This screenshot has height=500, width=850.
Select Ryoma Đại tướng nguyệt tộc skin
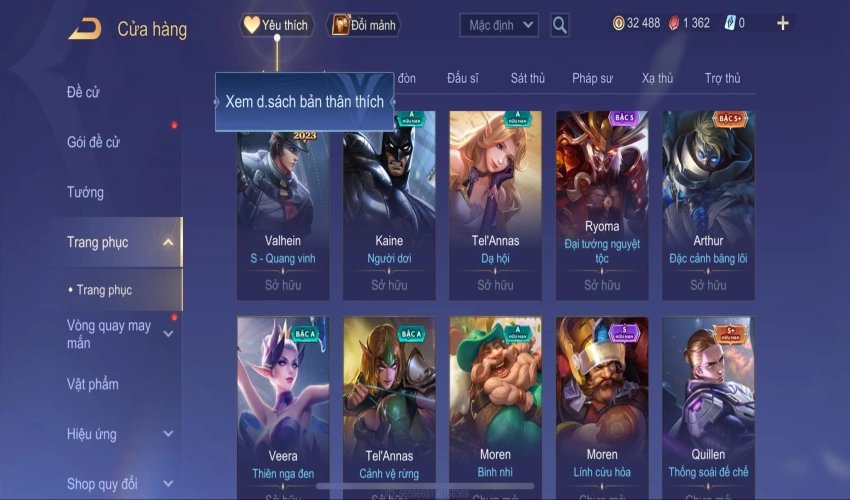(602, 205)
